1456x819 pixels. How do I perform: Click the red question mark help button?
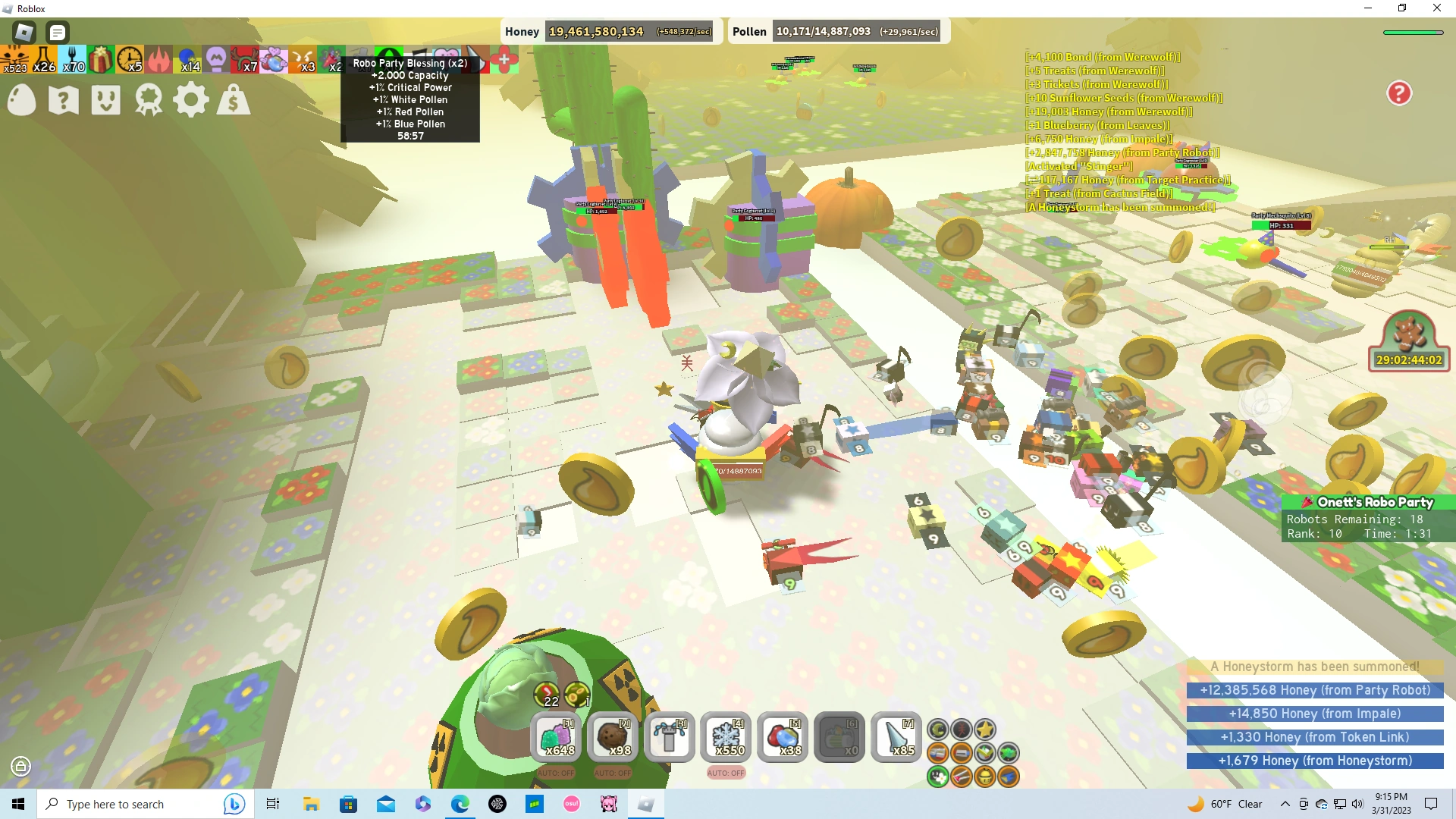point(1398,93)
